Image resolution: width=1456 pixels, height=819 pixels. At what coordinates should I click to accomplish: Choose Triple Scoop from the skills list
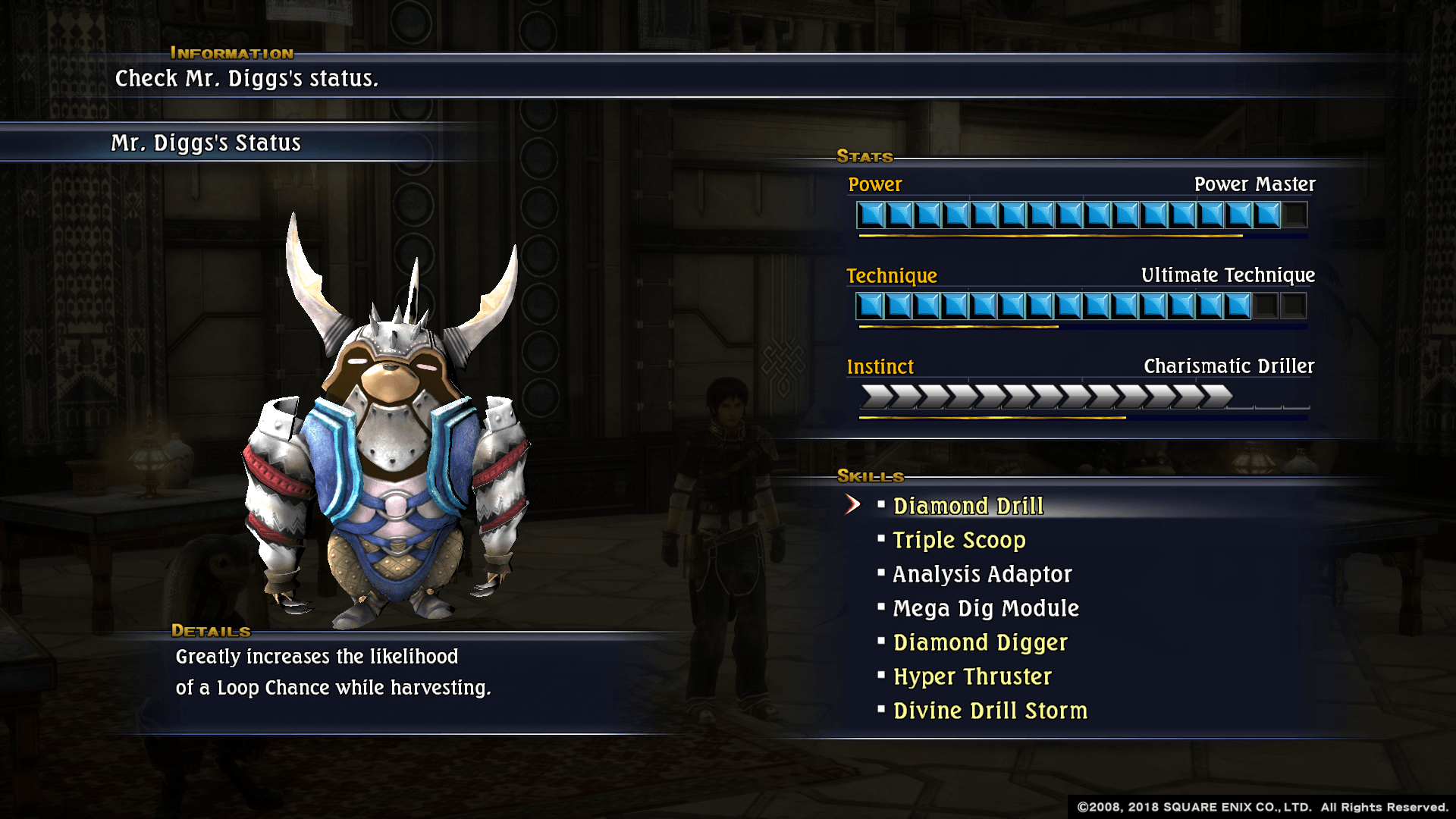tap(959, 540)
